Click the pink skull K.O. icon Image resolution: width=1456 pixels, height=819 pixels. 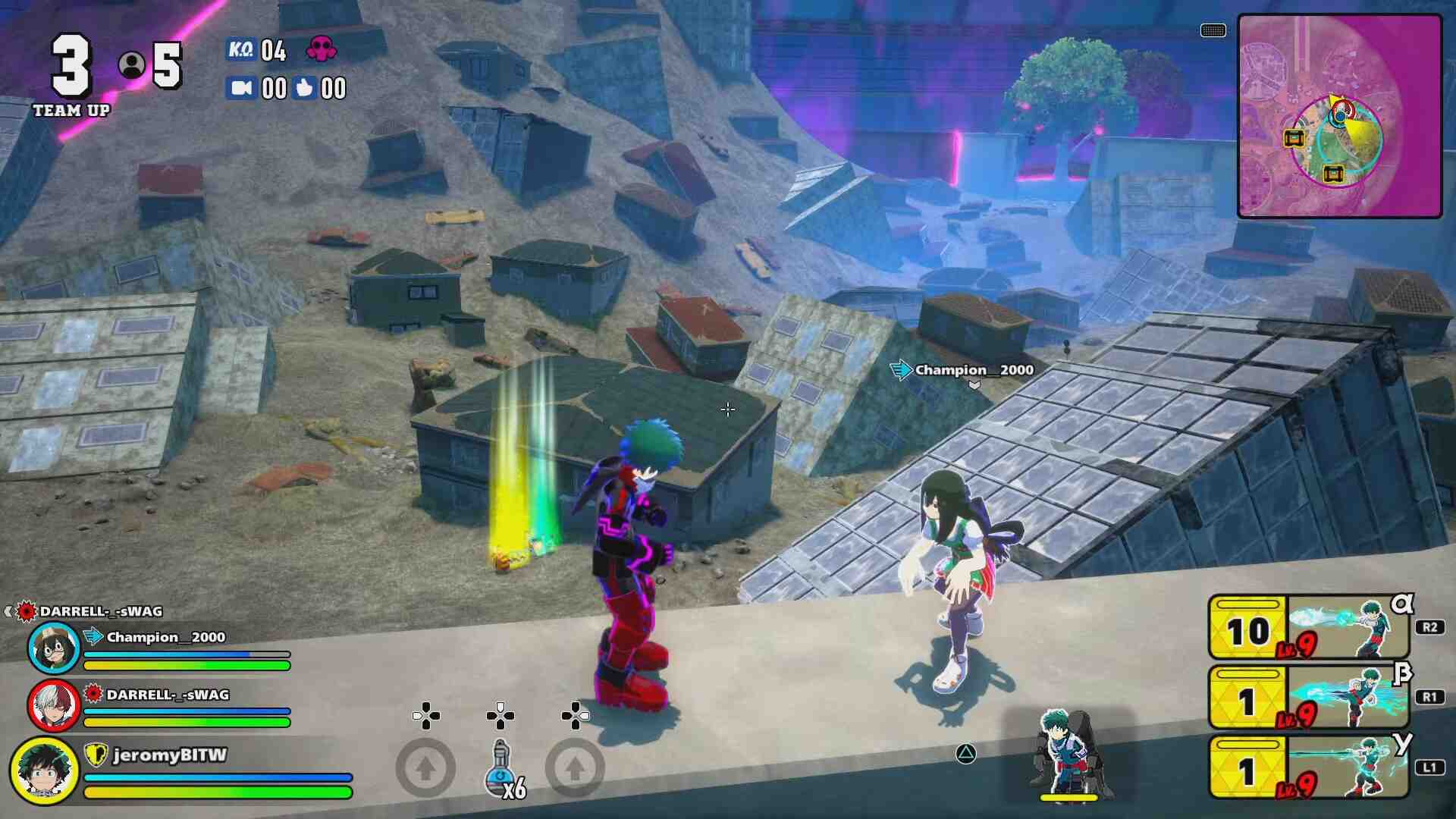click(x=321, y=49)
